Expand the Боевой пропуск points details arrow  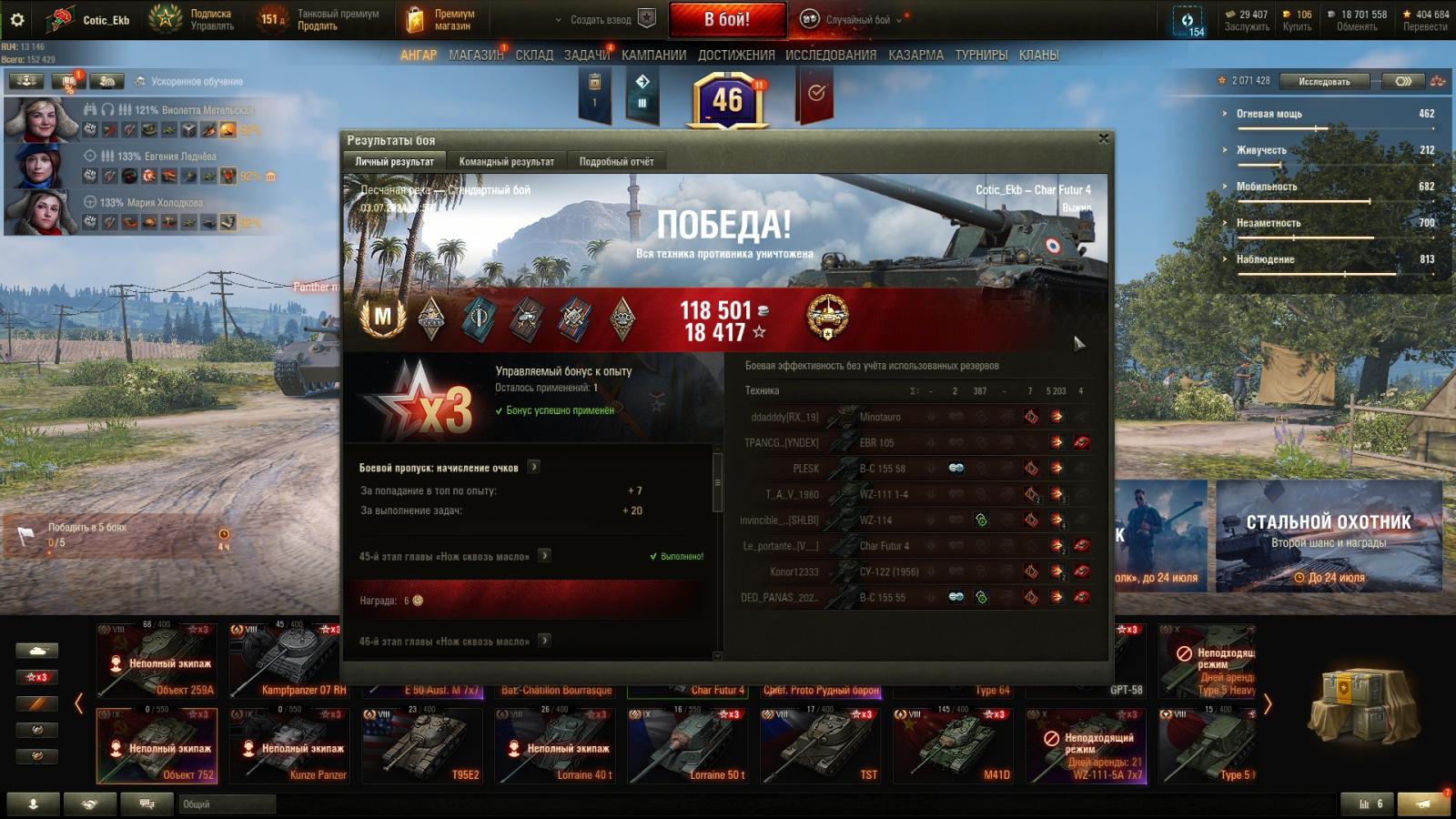click(x=534, y=467)
